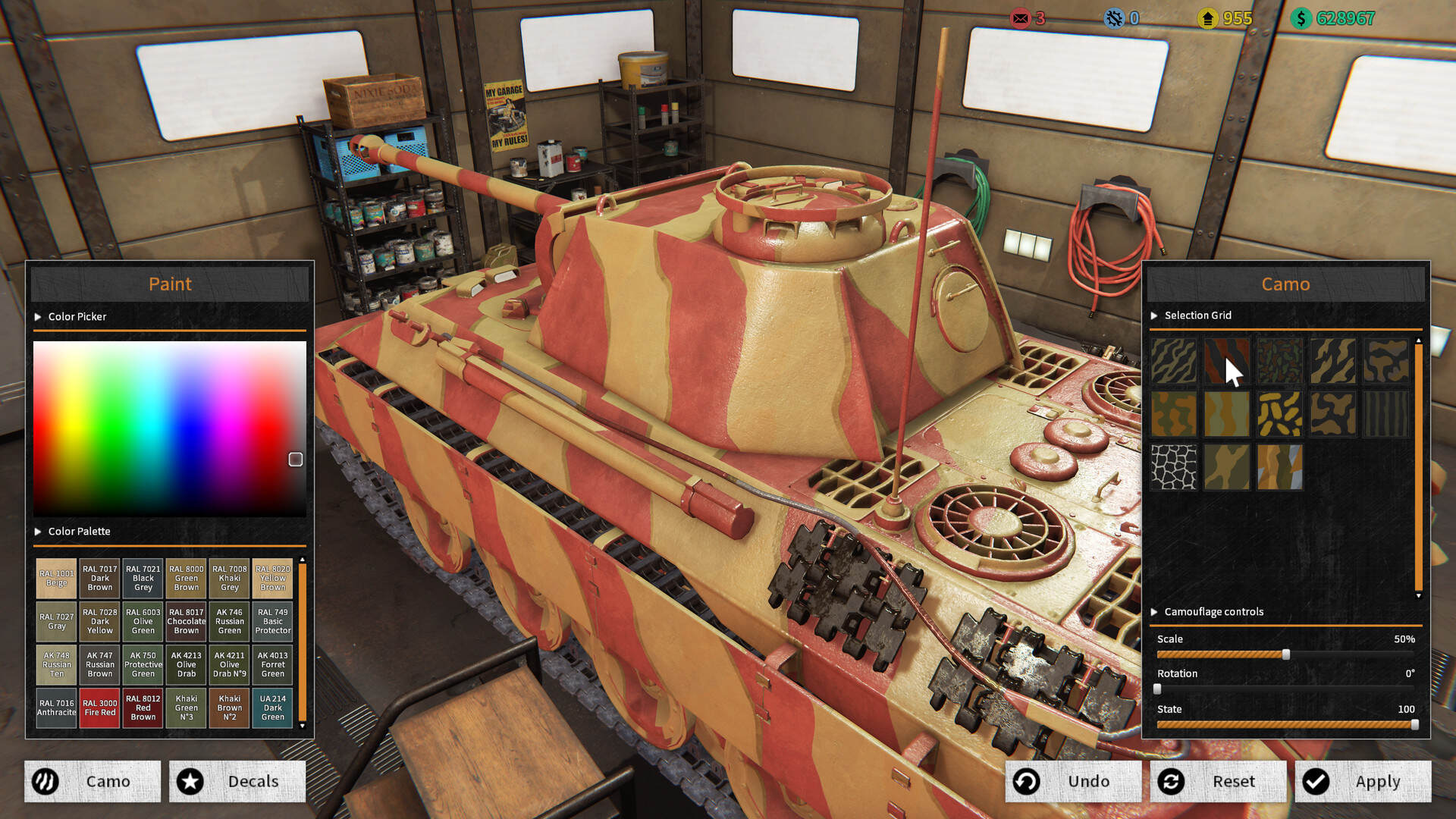The width and height of the screenshot is (1456, 819).
Task: Click the Apply checkmark icon
Action: tap(1315, 781)
